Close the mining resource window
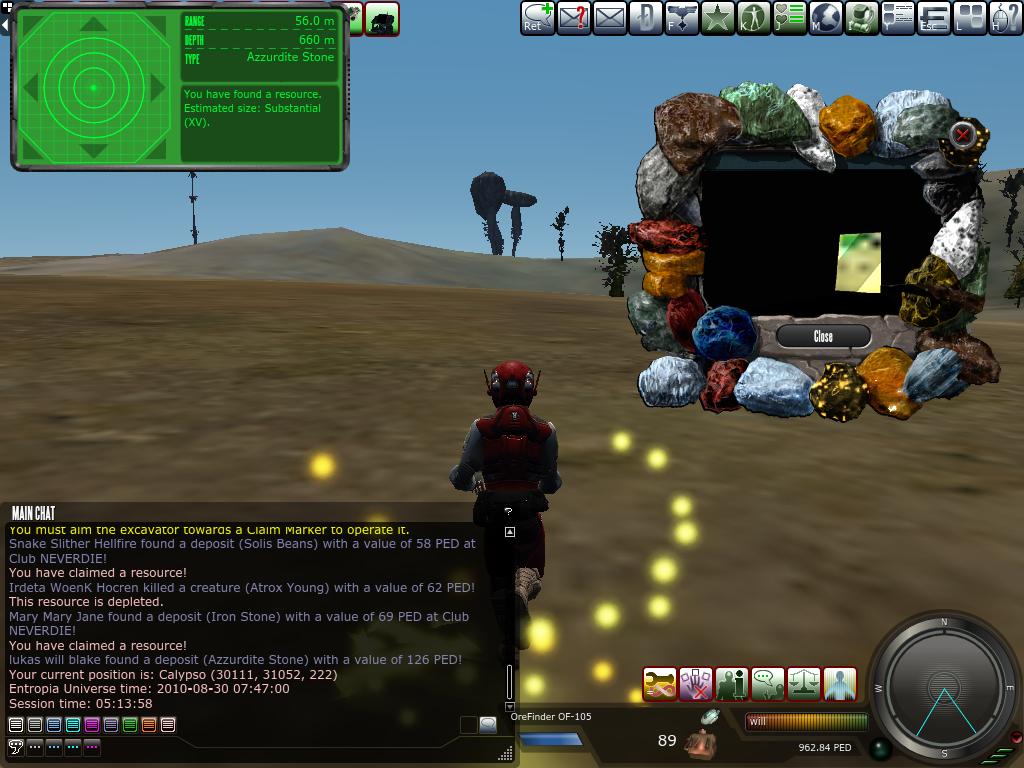 pos(823,336)
